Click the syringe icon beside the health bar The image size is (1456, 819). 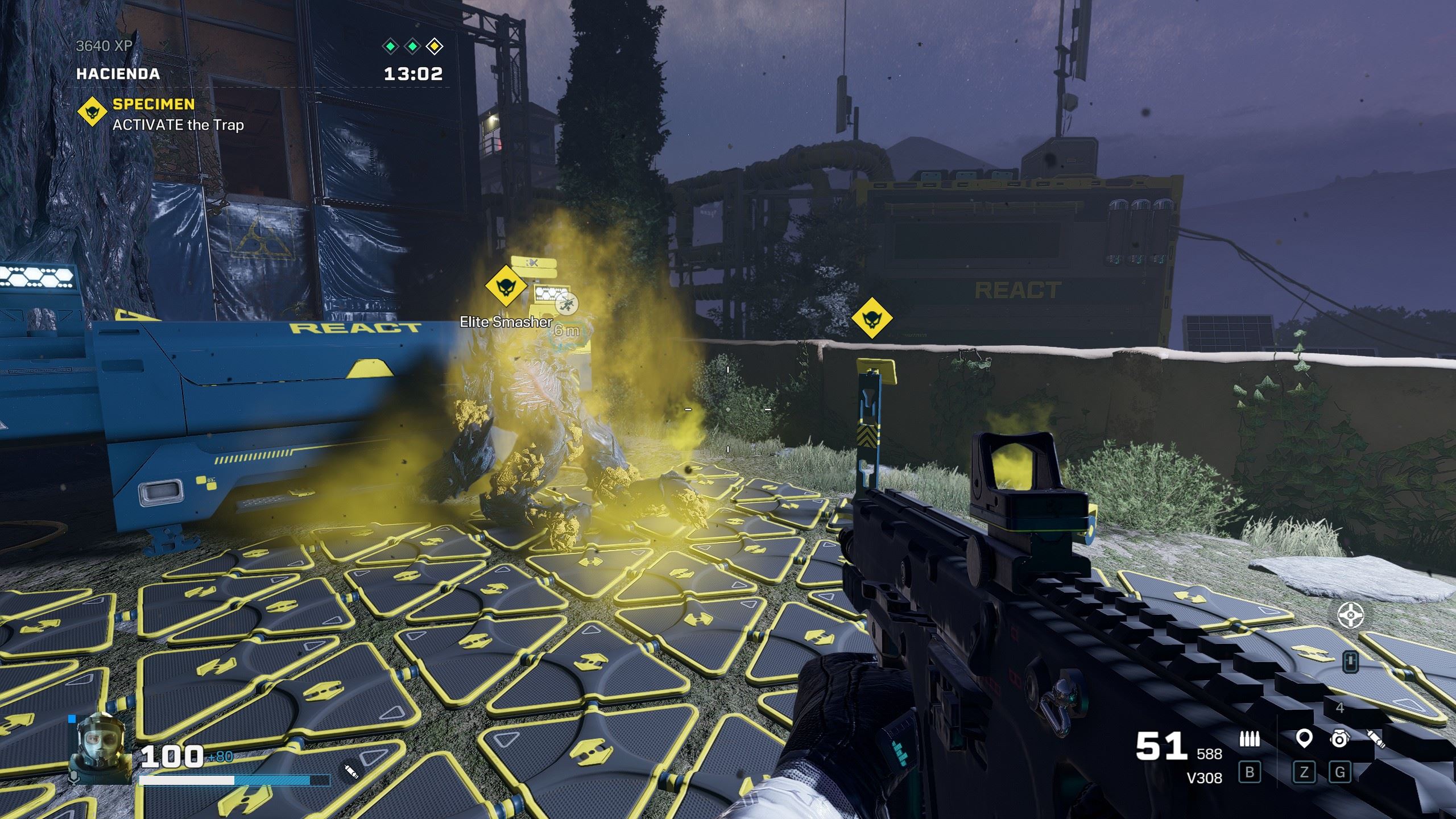click(350, 771)
